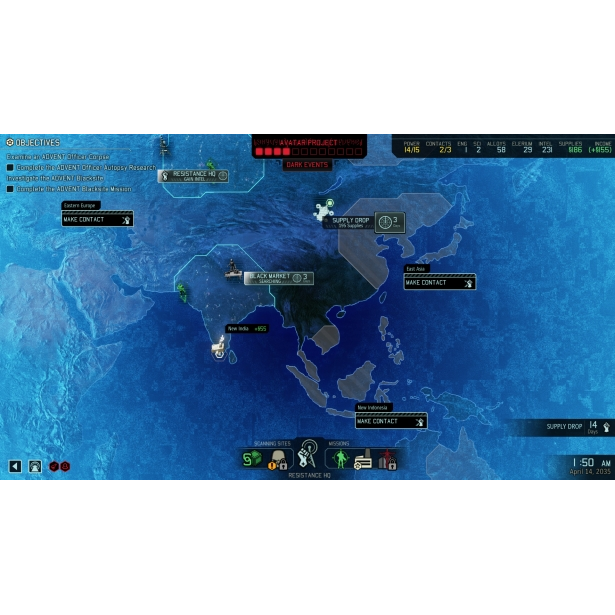Select the locked scanning site with alert badge
This screenshot has width=615, height=615.
(x=279, y=459)
